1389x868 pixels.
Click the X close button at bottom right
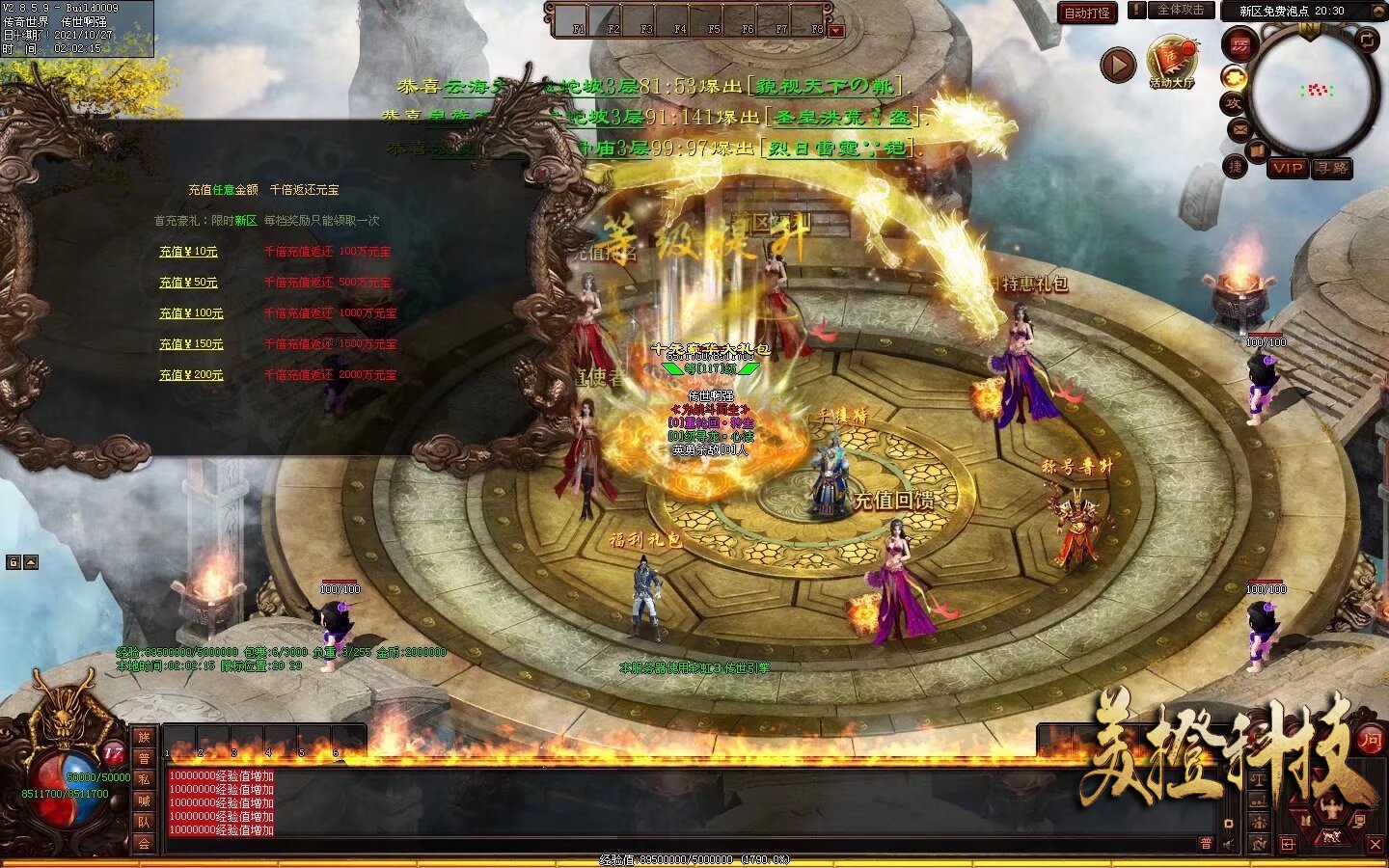click(x=1375, y=844)
